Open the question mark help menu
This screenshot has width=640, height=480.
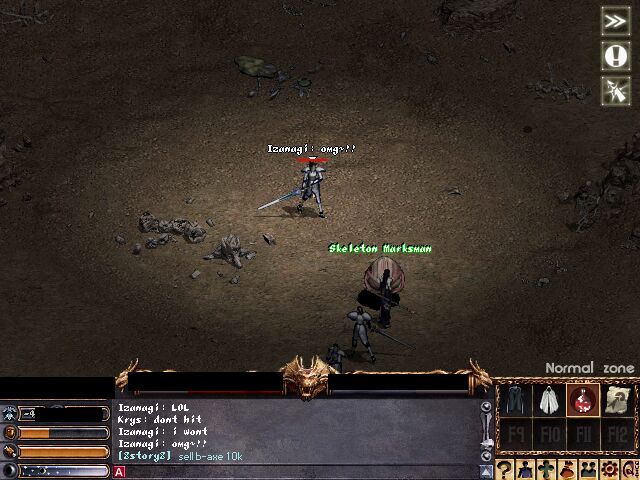click(x=505, y=469)
